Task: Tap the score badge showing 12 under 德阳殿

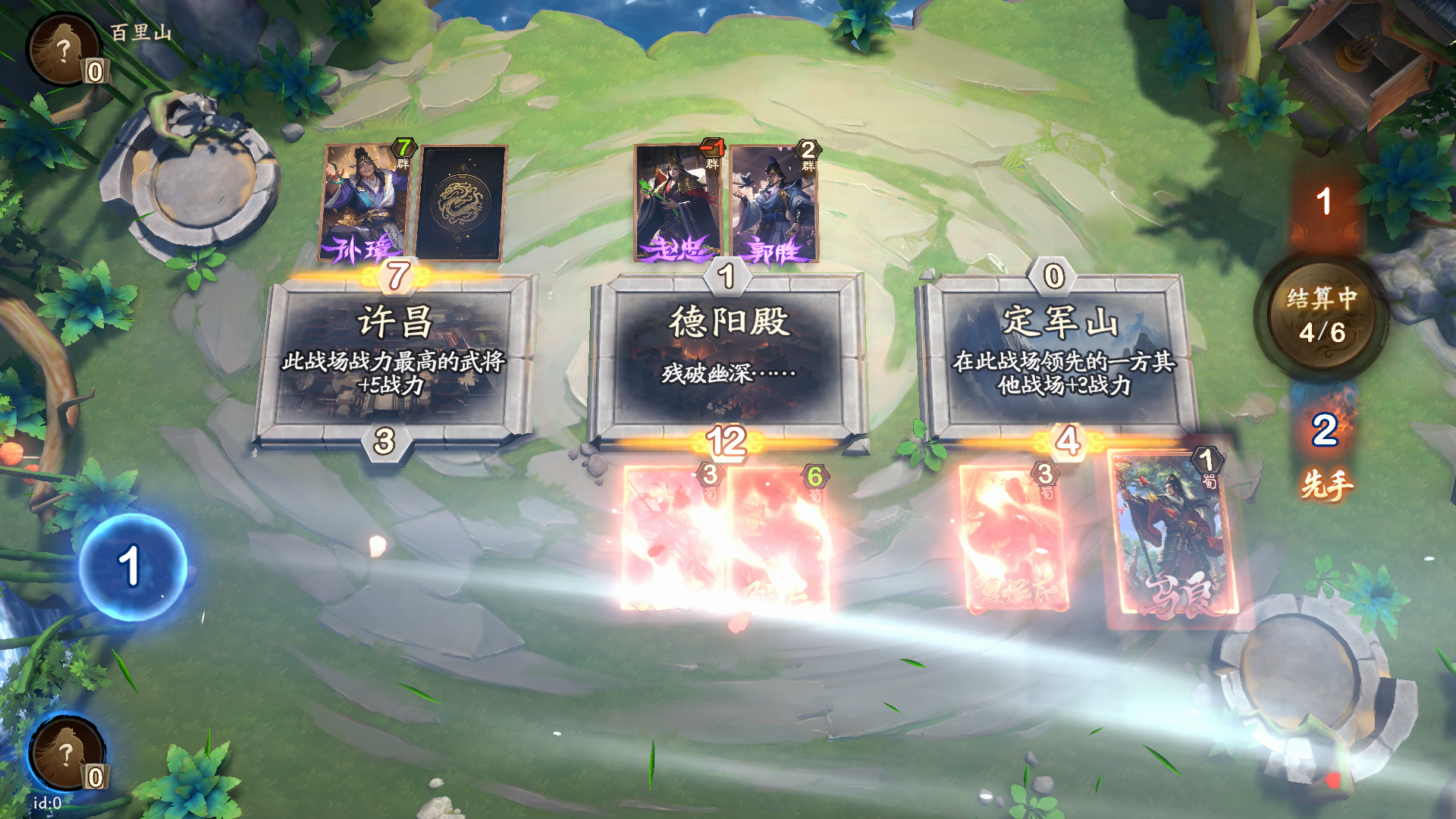Action: 728,440
